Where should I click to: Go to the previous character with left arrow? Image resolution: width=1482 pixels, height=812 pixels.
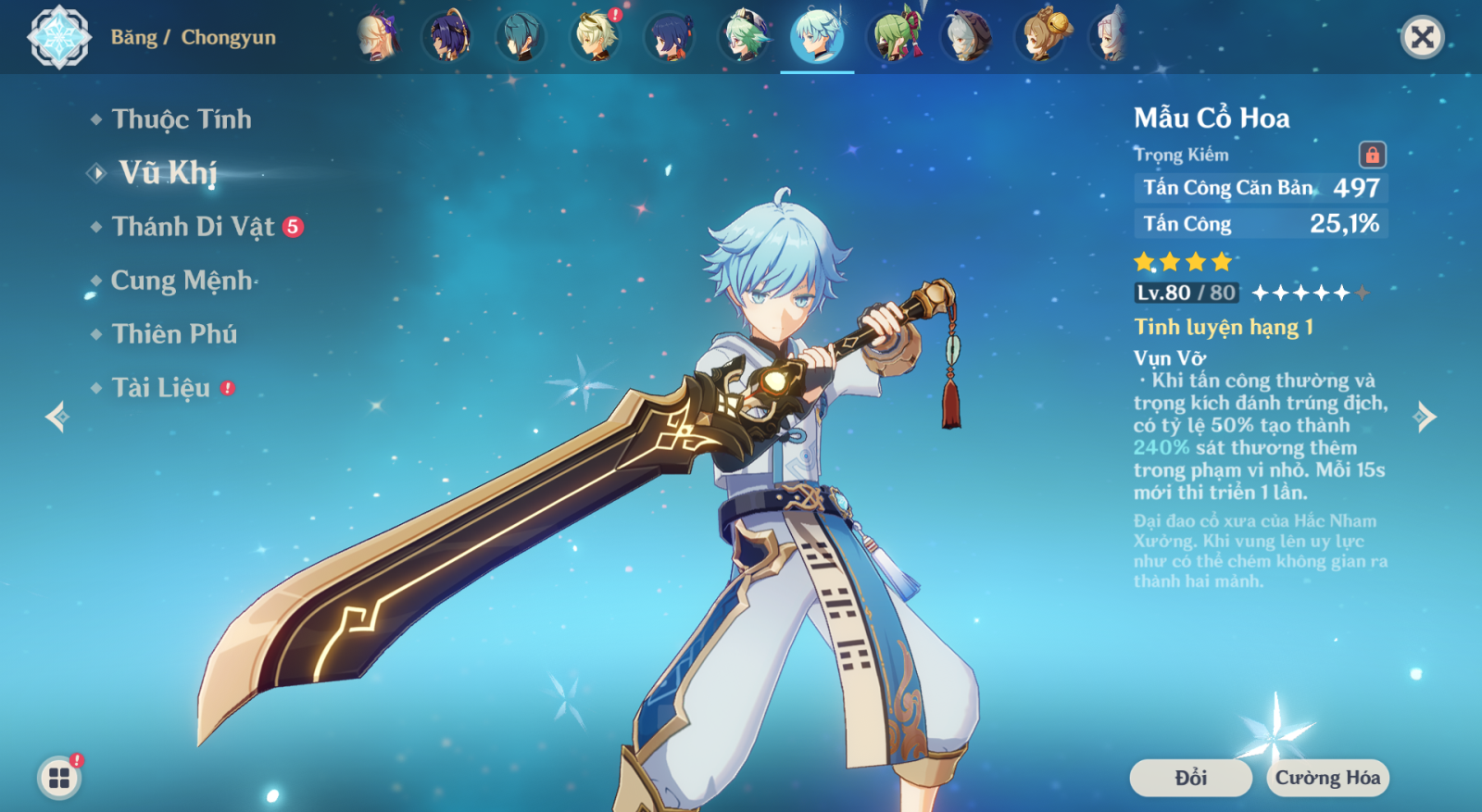[x=57, y=417]
